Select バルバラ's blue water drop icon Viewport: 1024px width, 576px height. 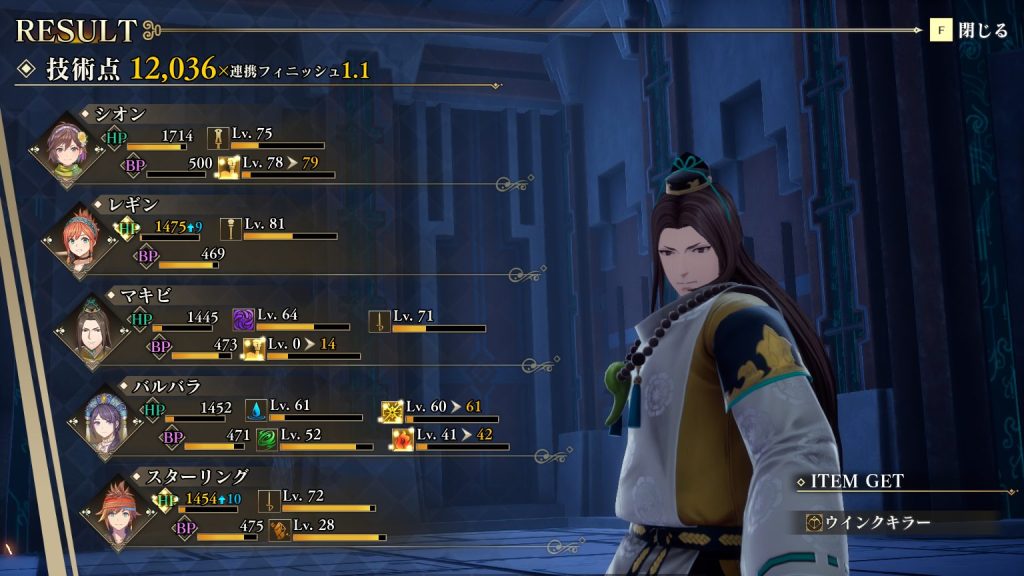pos(256,410)
